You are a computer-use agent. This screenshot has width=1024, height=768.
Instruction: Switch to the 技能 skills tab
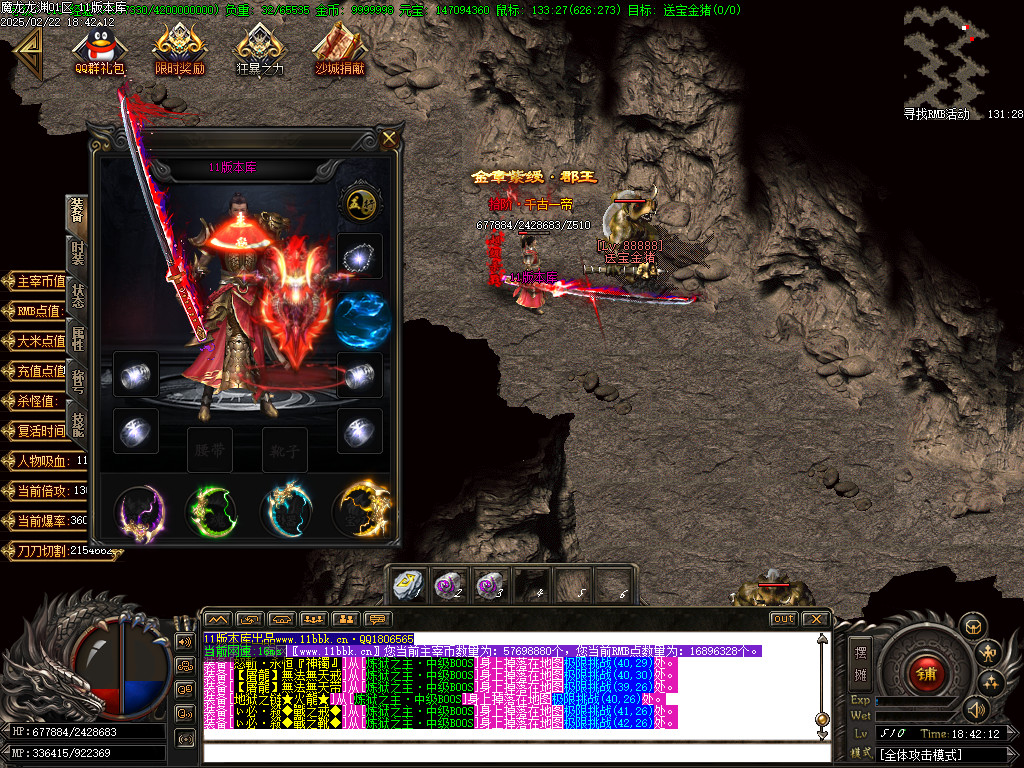point(78,424)
